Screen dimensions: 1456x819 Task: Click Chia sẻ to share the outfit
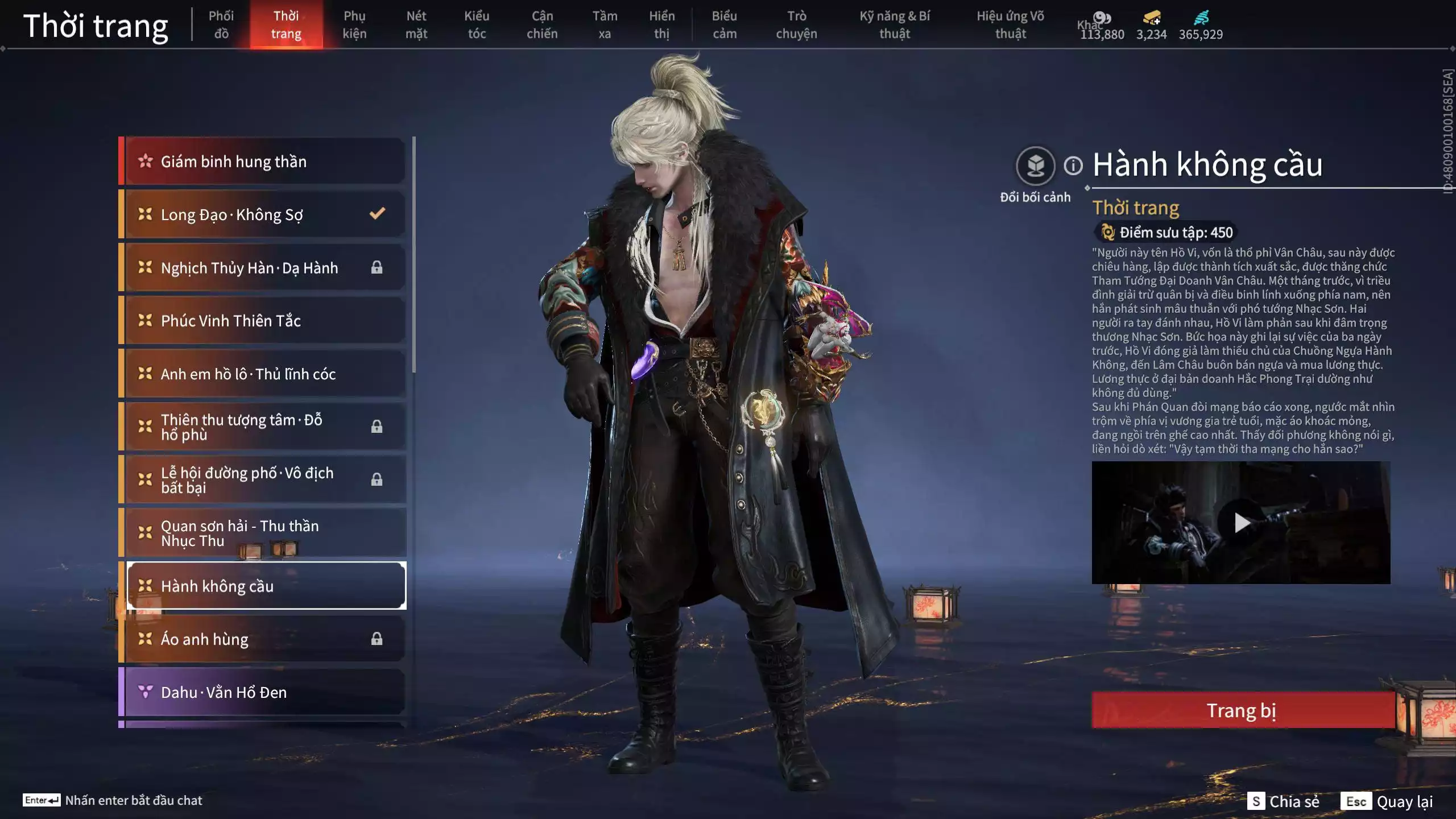[x=1284, y=801]
